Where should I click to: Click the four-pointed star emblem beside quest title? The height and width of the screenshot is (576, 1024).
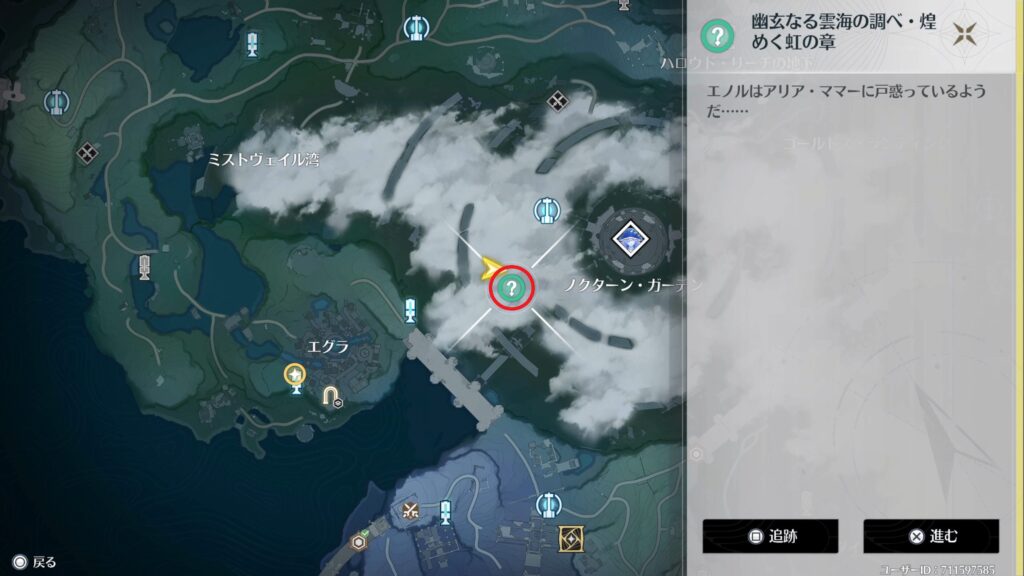coord(965,35)
